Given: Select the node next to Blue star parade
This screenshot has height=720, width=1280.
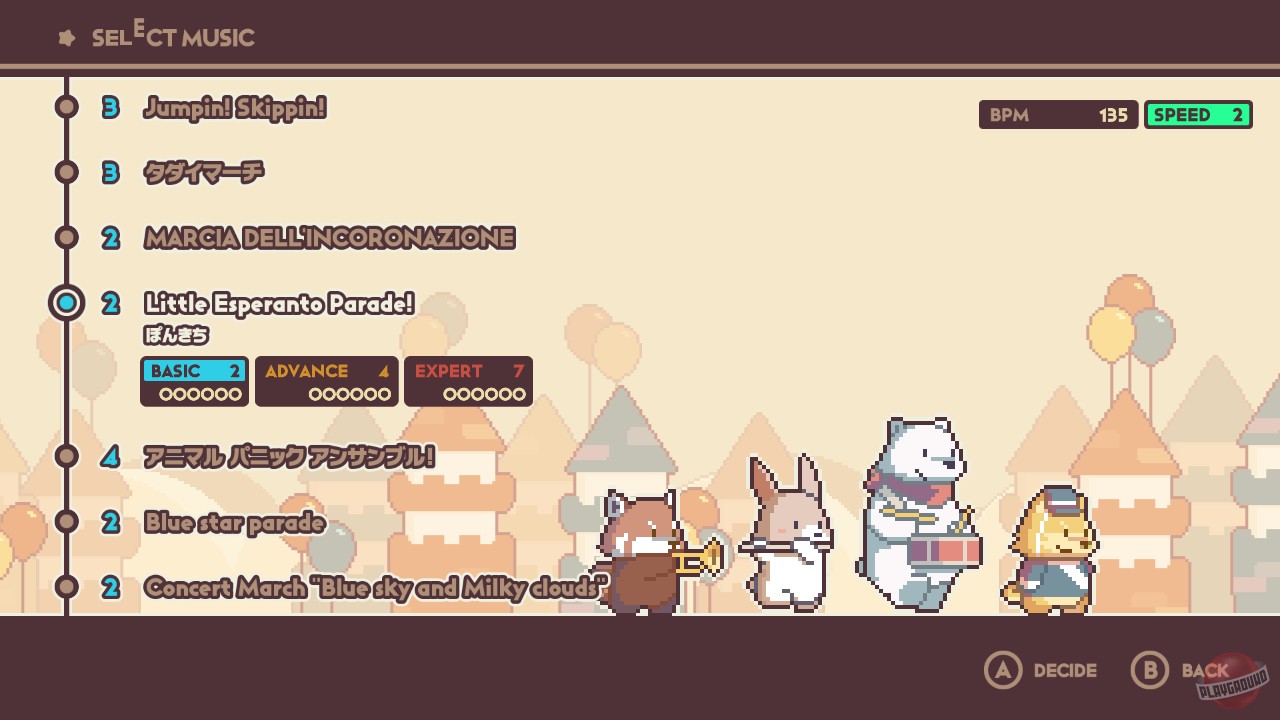Looking at the screenshot, I should 66,522.
